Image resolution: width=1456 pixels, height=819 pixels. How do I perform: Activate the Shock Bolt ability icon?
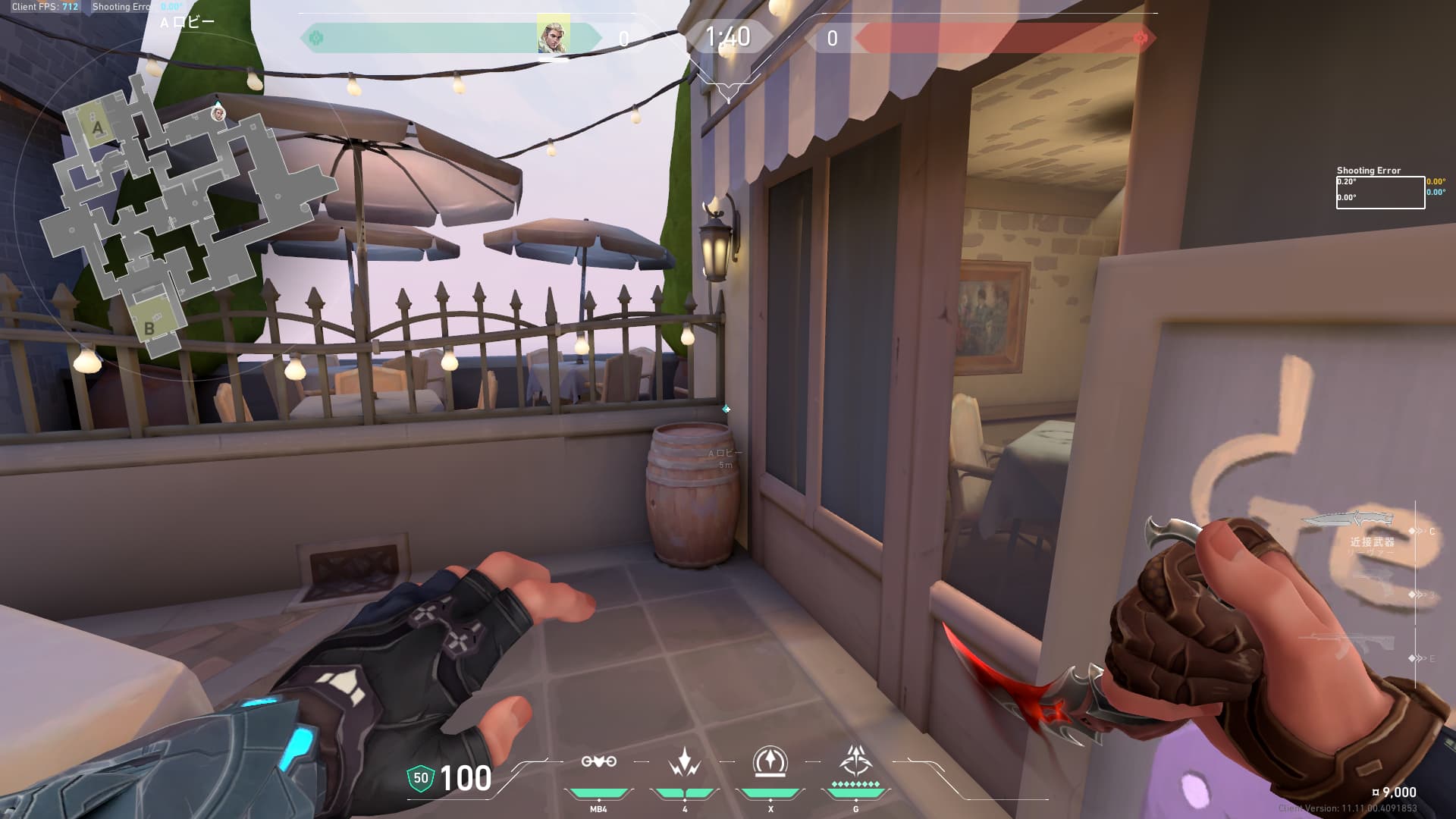[685, 761]
